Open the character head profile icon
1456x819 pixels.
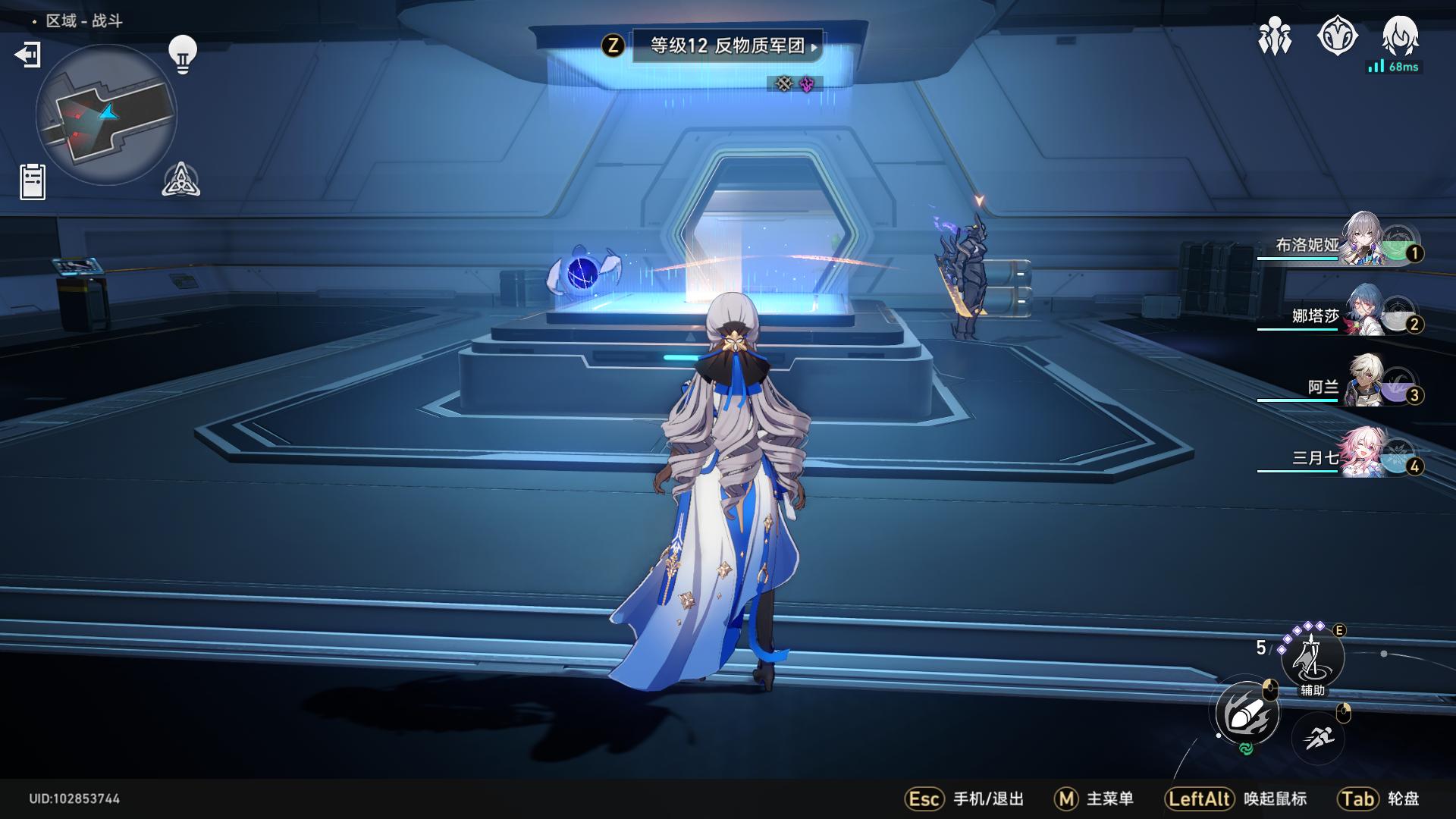click(1400, 36)
